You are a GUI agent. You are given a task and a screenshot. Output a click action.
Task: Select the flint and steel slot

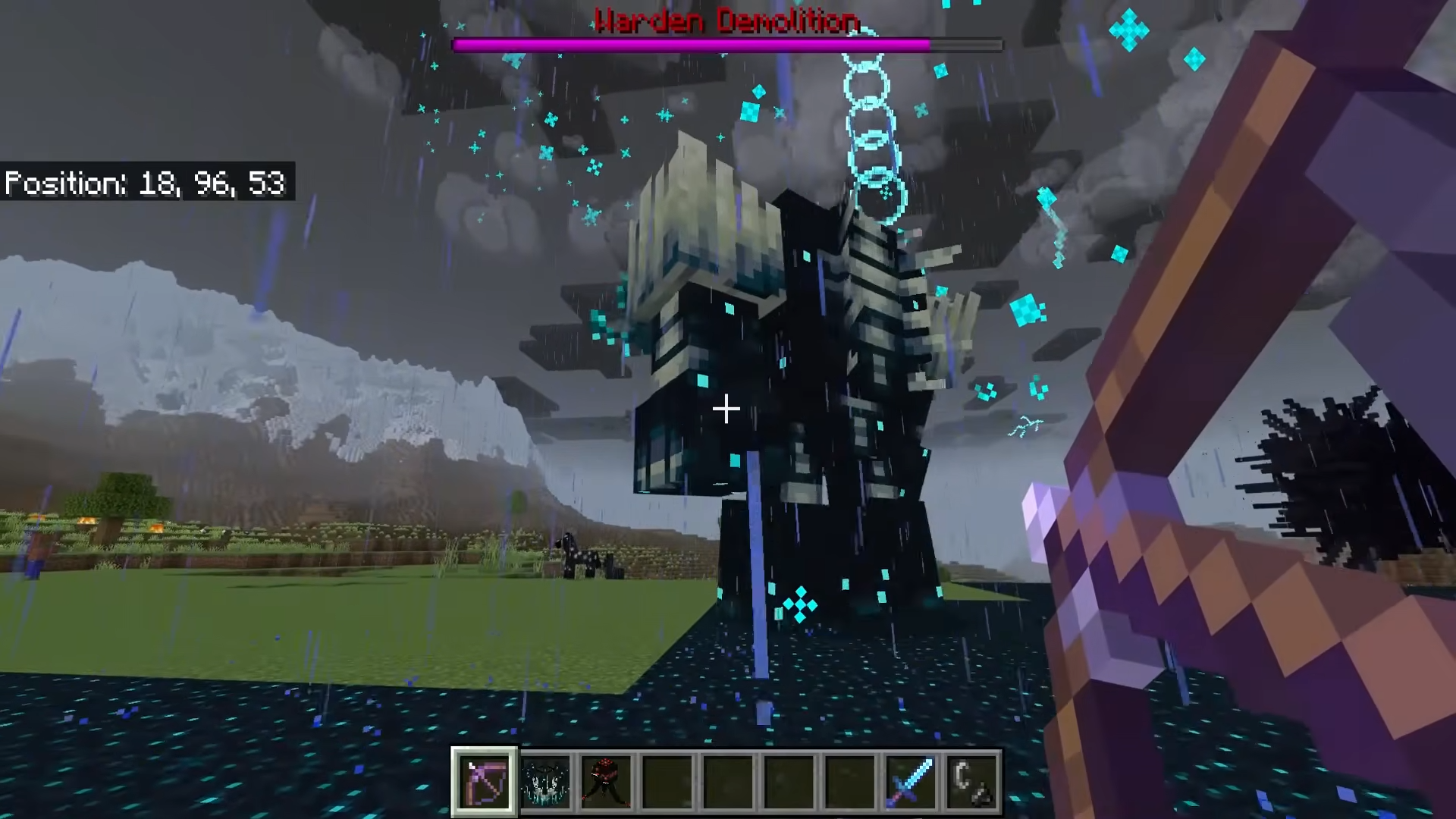pyautogui.click(x=971, y=781)
